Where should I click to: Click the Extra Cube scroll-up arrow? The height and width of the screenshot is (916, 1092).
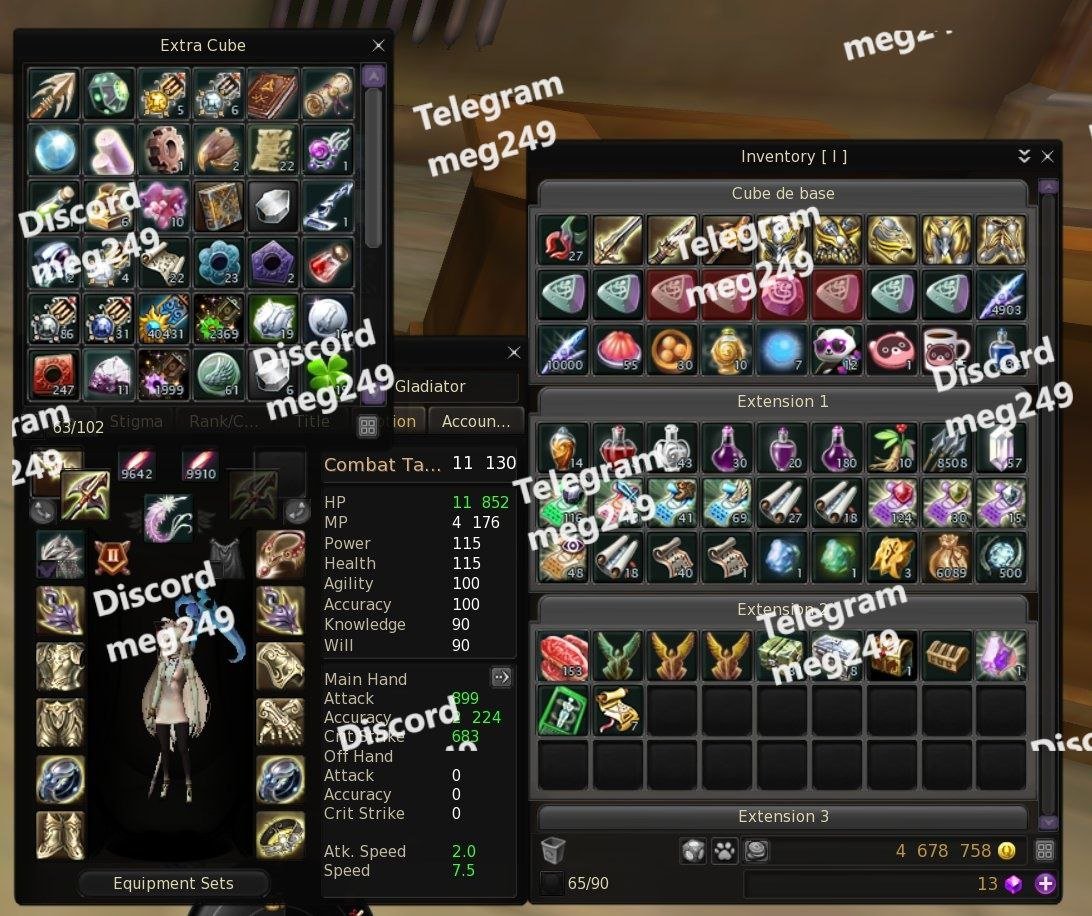373,76
